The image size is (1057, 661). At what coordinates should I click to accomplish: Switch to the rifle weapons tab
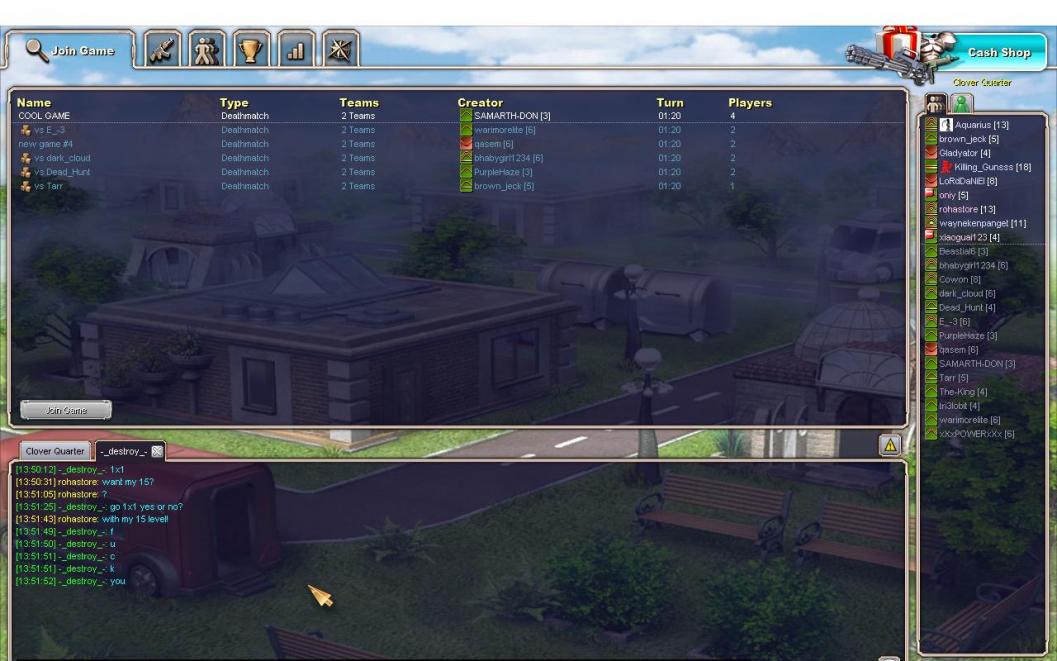tap(161, 51)
